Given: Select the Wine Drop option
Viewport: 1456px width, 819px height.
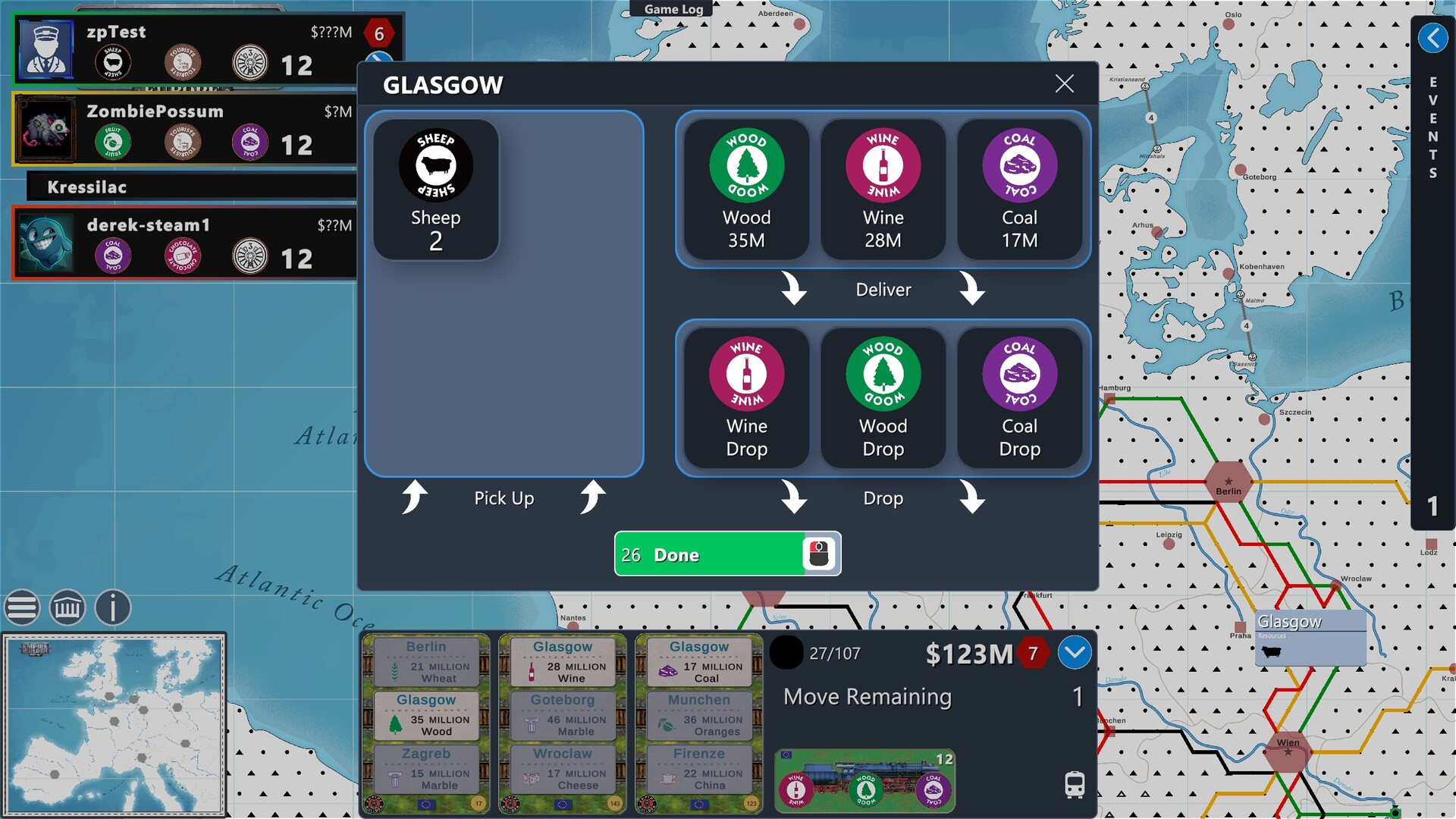Looking at the screenshot, I should pos(746,397).
